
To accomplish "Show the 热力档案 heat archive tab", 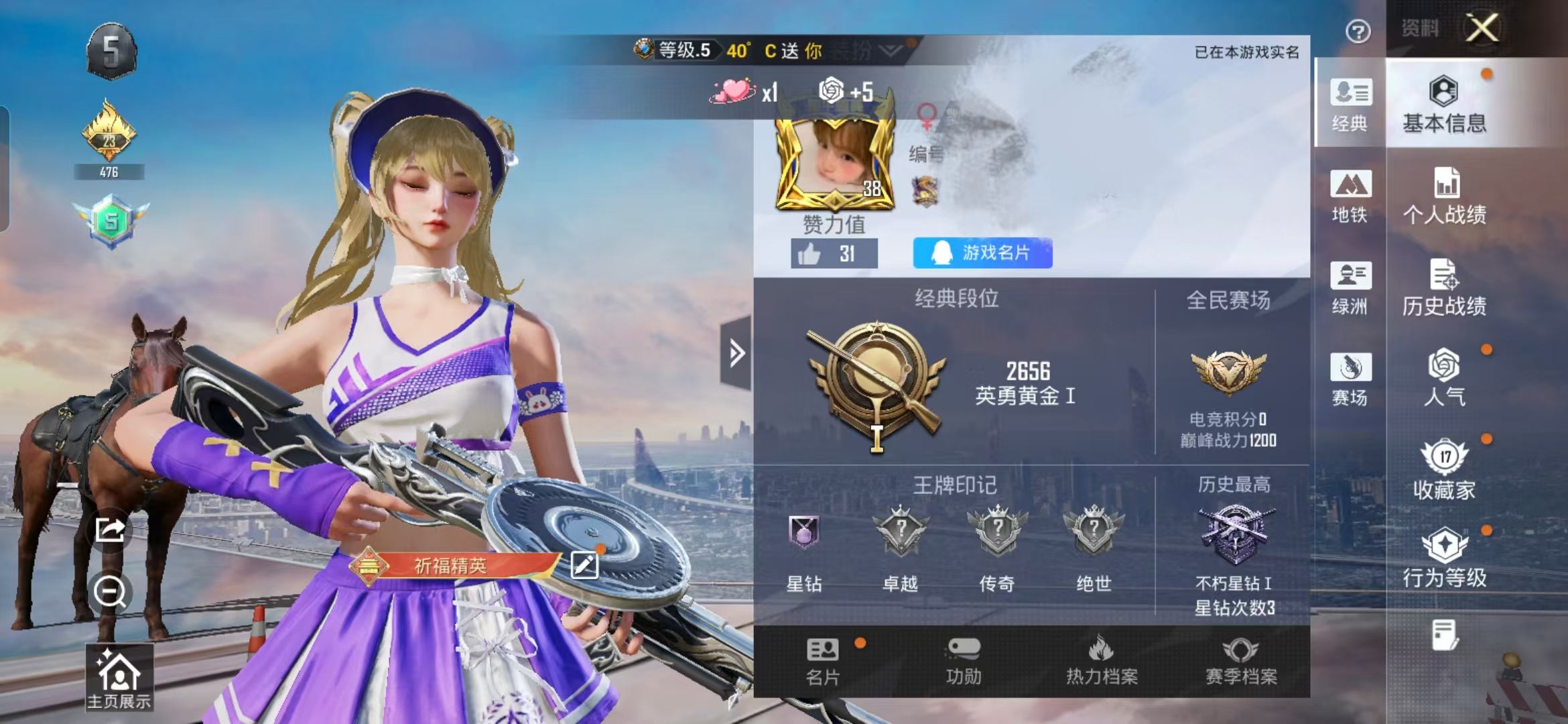I will pos(1102,661).
